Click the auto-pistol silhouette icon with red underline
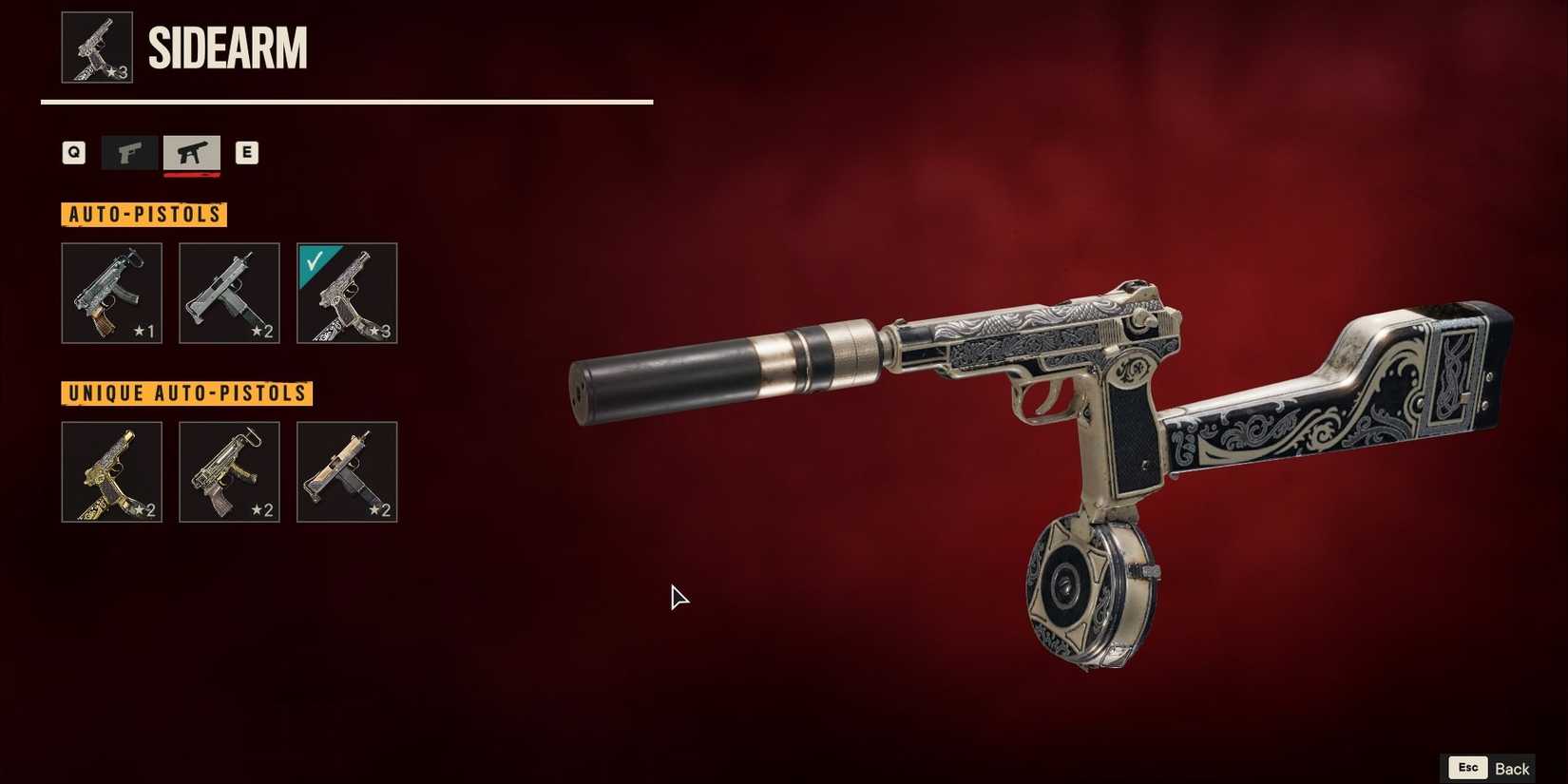 point(191,152)
